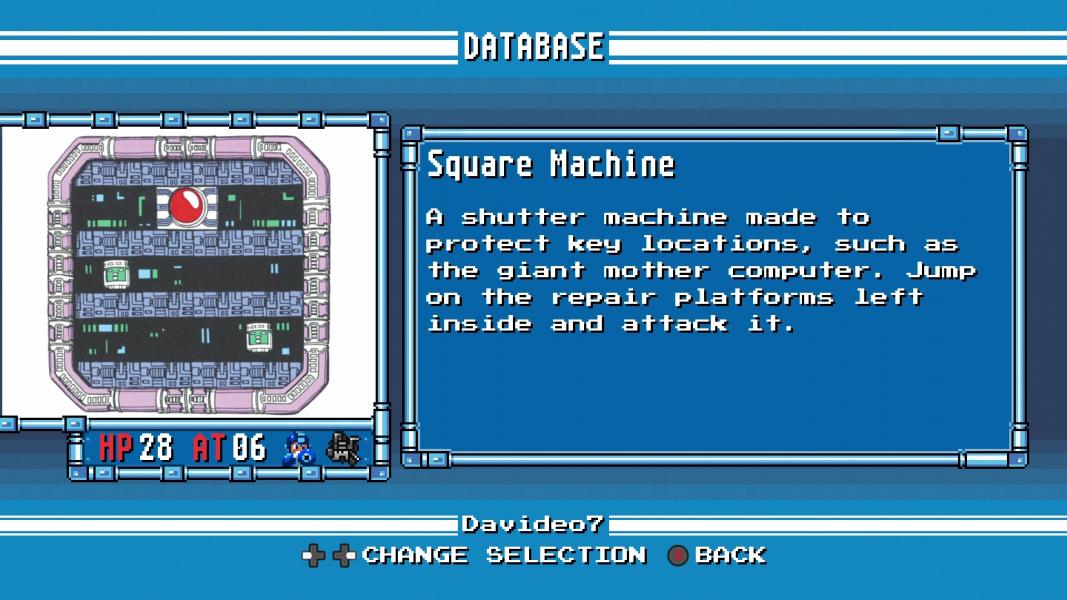1067x600 pixels.
Task: Click the dark robot weakness icon
Action: [x=343, y=448]
